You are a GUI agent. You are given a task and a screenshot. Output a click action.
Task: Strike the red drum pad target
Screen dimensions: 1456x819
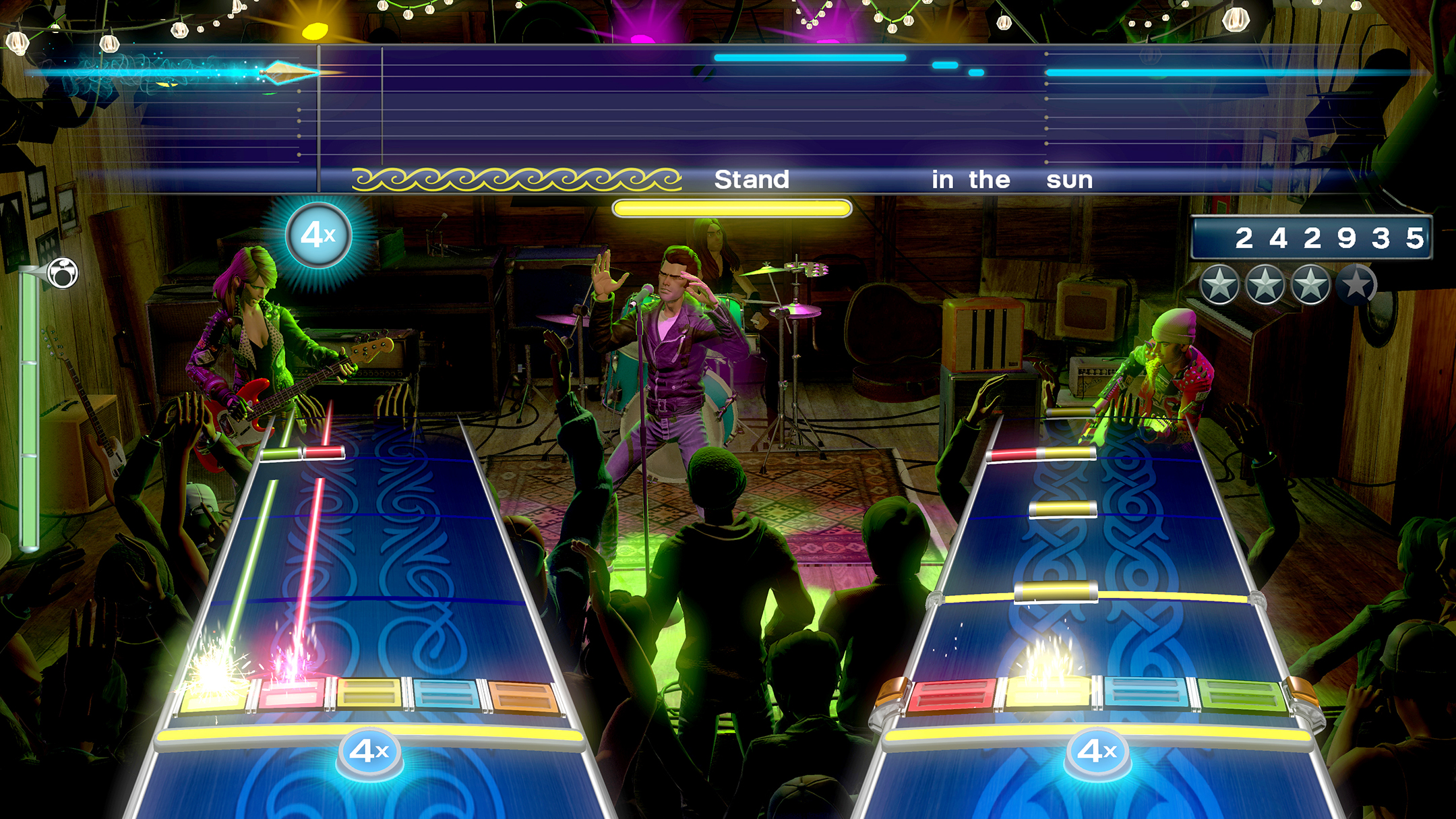951,696
